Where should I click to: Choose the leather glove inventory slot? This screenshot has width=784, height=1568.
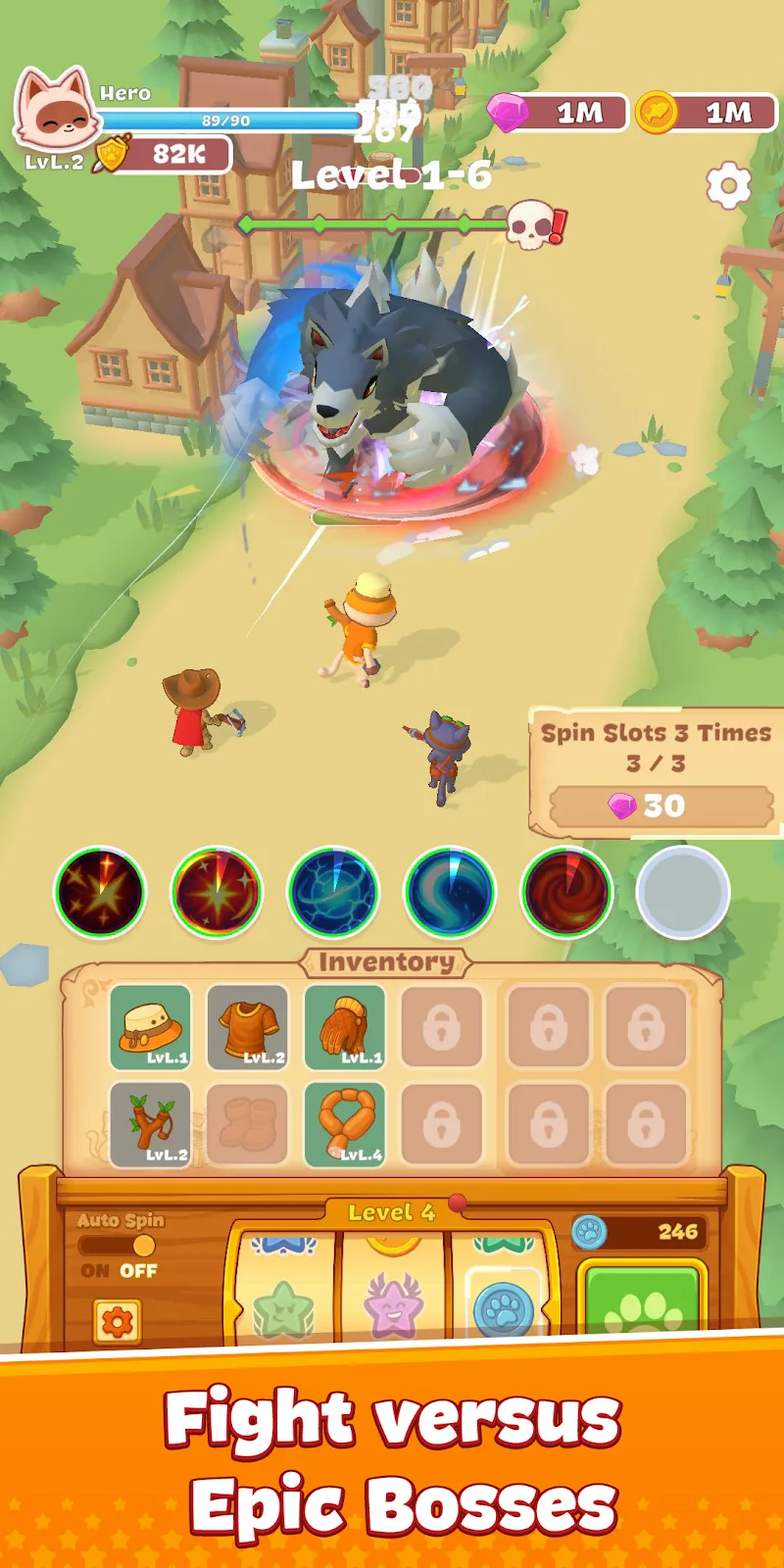tap(344, 1027)
